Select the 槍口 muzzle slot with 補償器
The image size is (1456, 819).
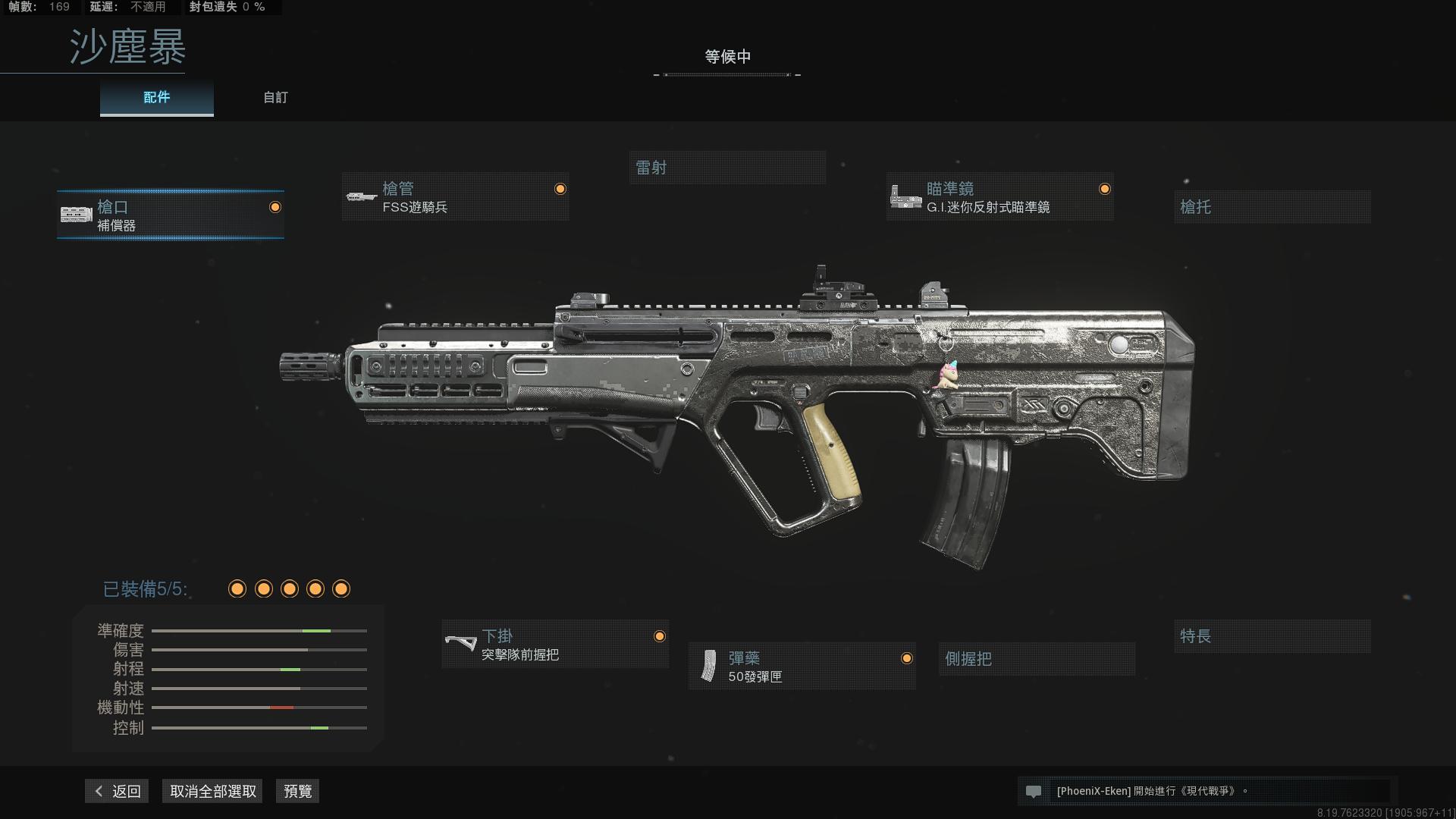[x=171, y=215]
